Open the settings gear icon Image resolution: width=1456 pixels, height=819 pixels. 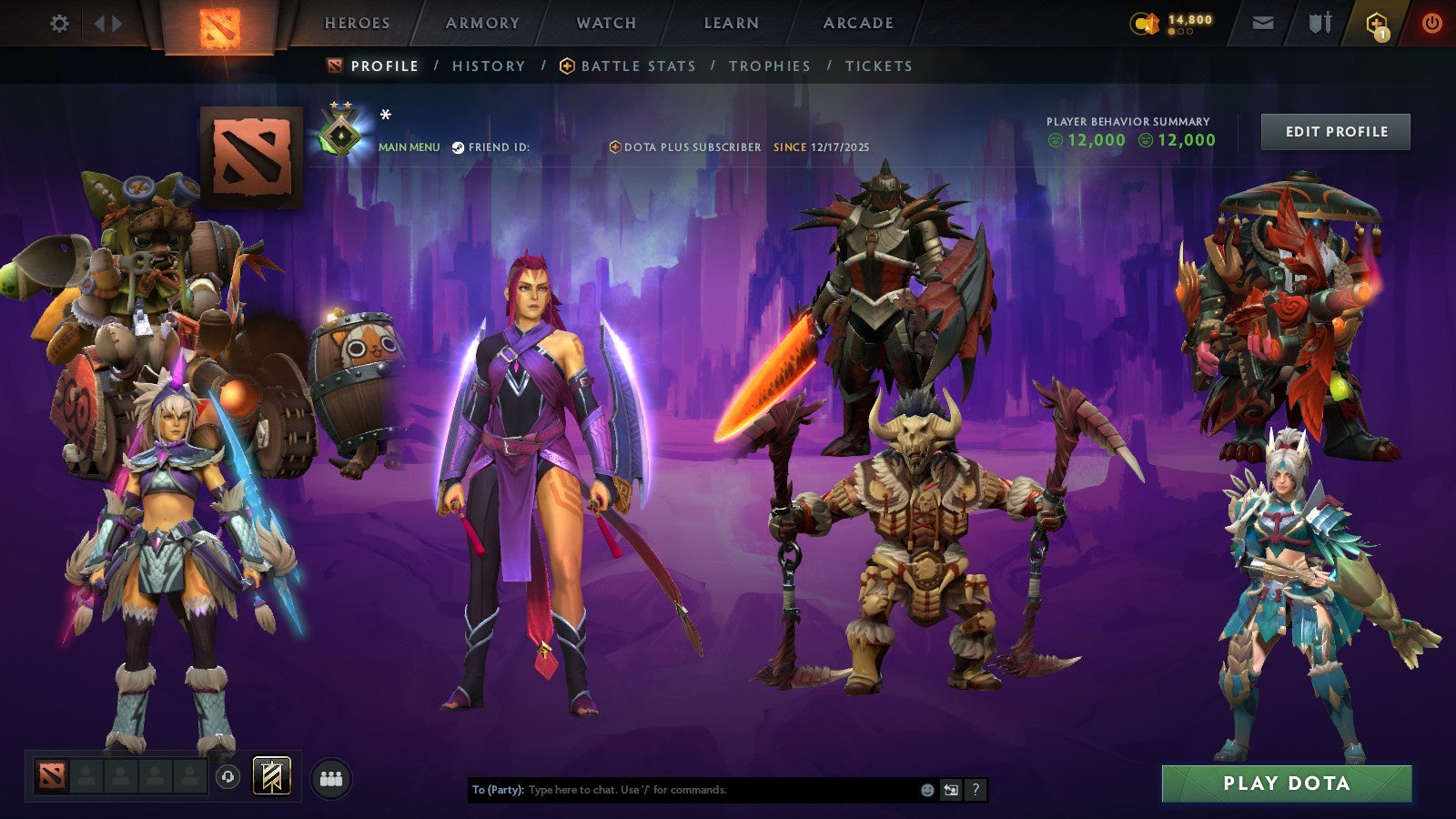[x=60, y=24]
